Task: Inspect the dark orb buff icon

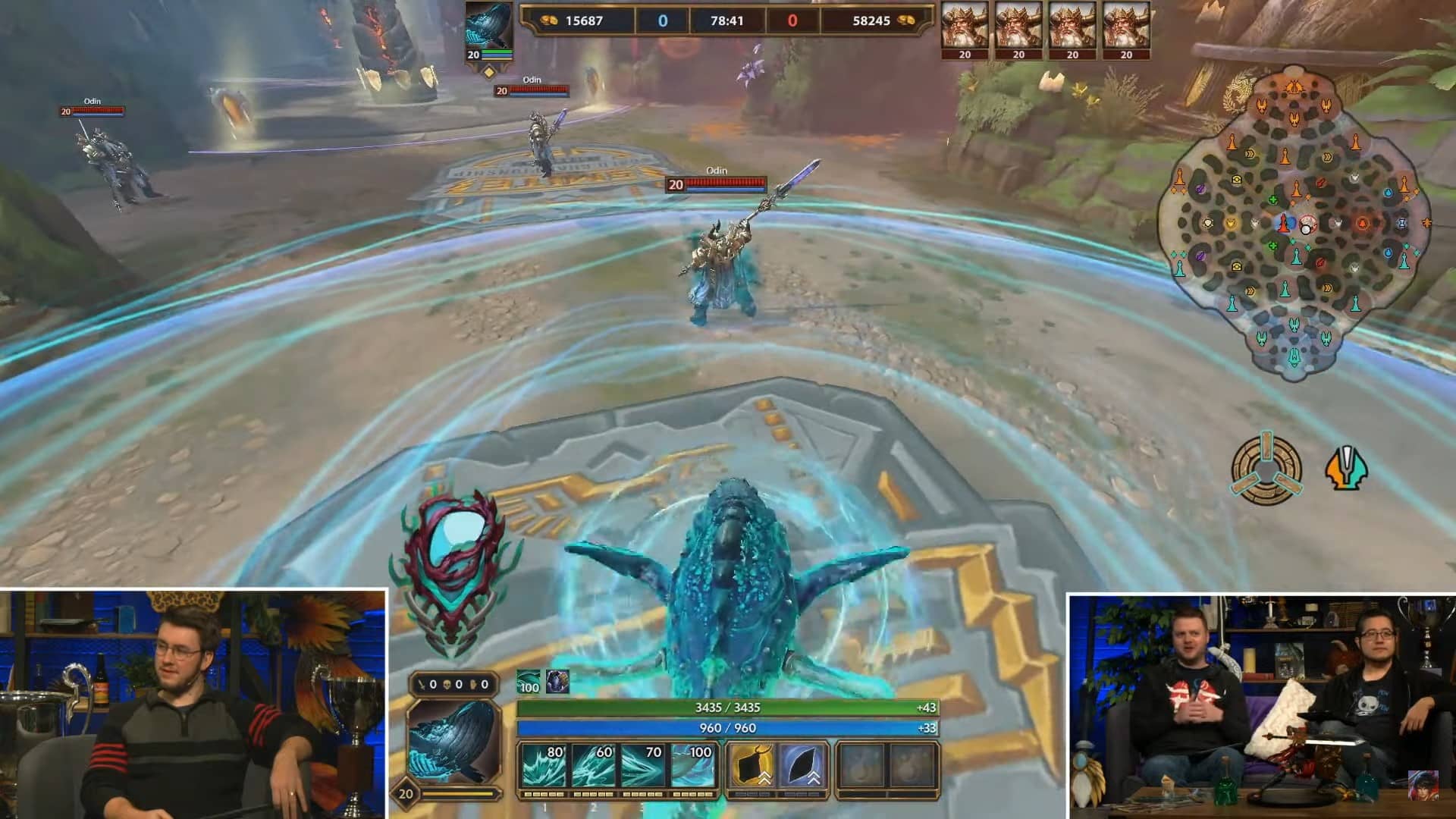Action: coord(557,682)
